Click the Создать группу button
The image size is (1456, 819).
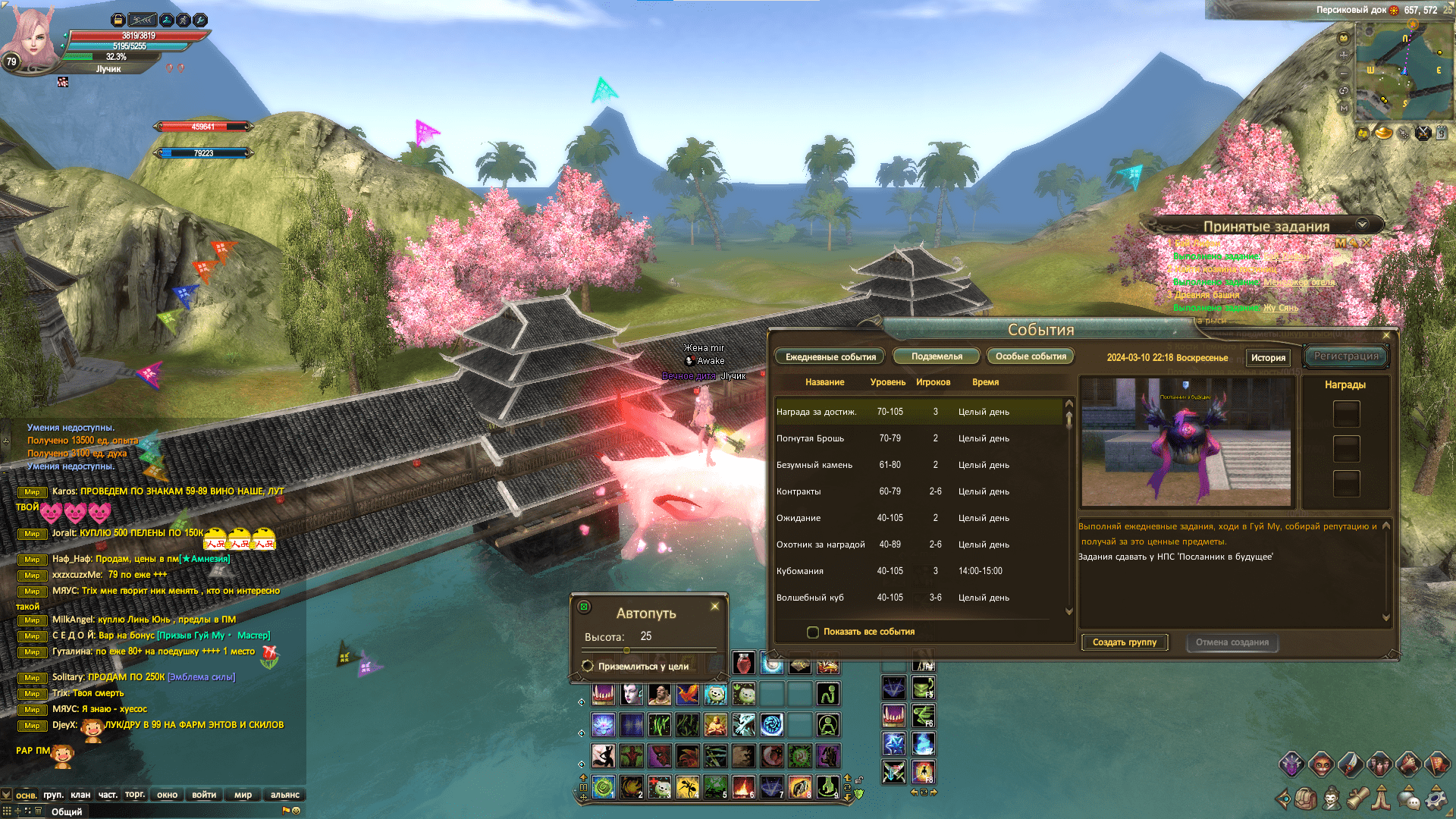tap(1124, 642)
